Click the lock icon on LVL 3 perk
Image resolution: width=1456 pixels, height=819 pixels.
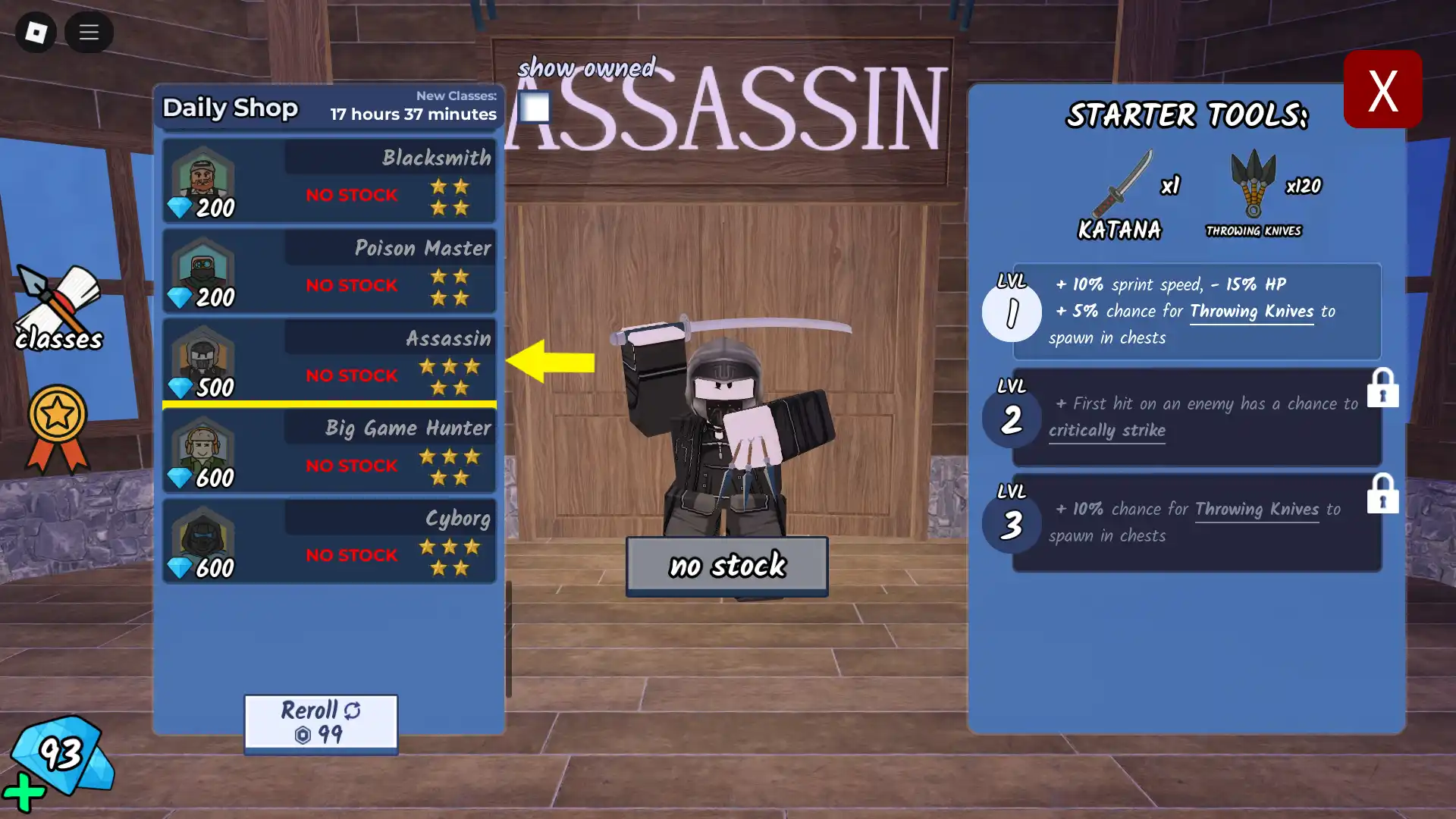click(x=1384, y=494)
